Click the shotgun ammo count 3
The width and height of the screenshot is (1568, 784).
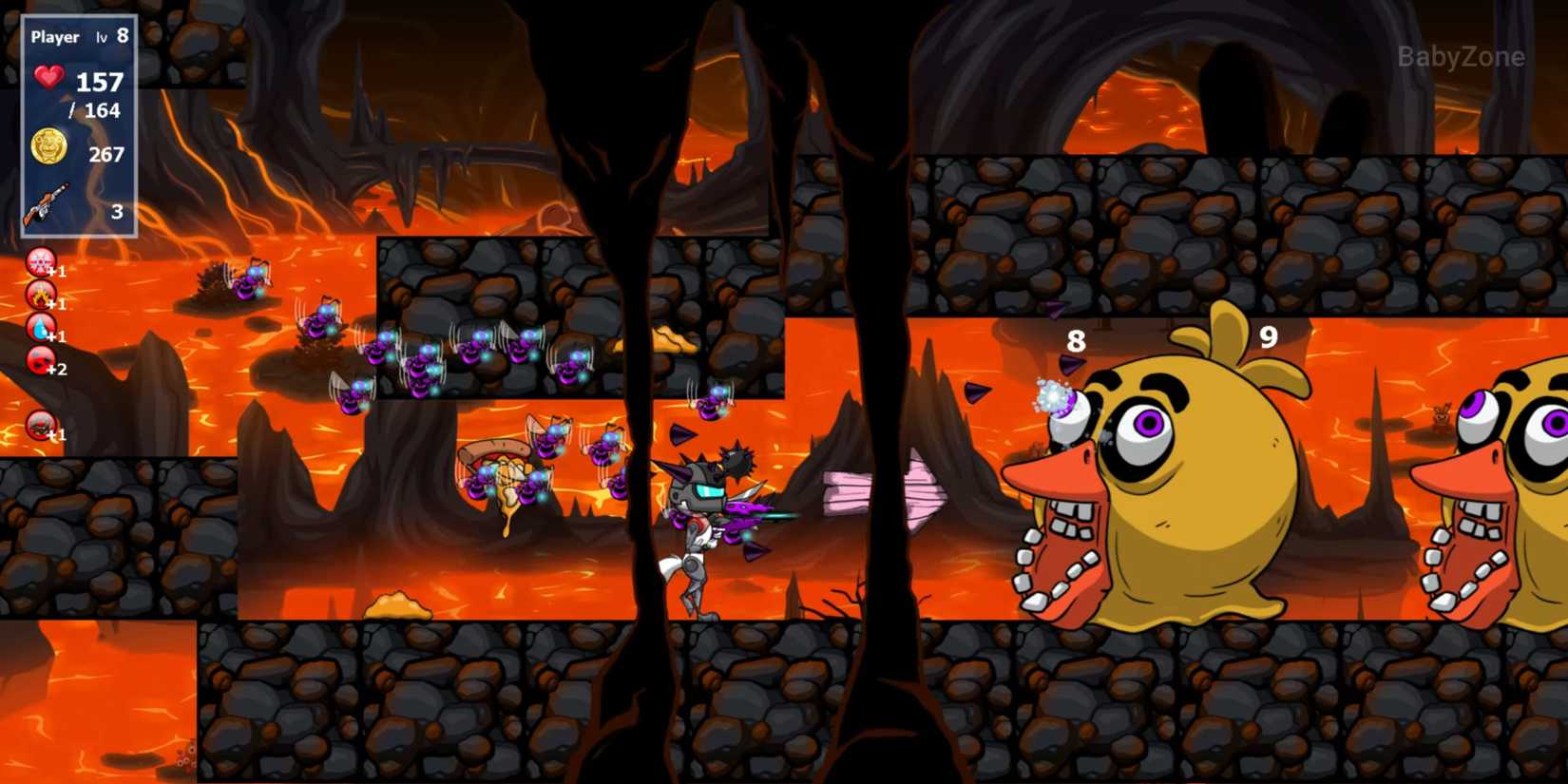116,212
